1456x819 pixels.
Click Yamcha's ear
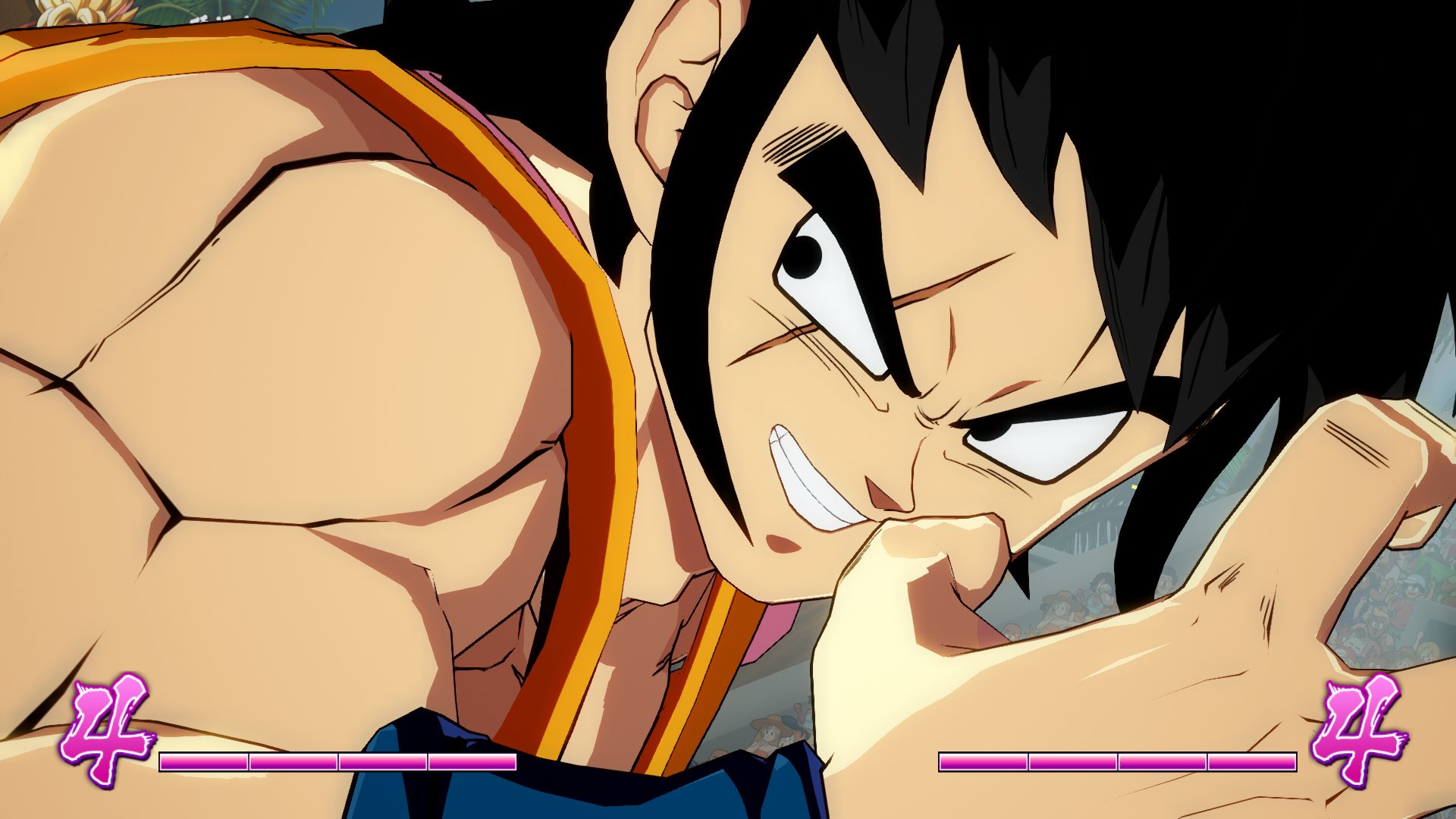tap(667, 91)
